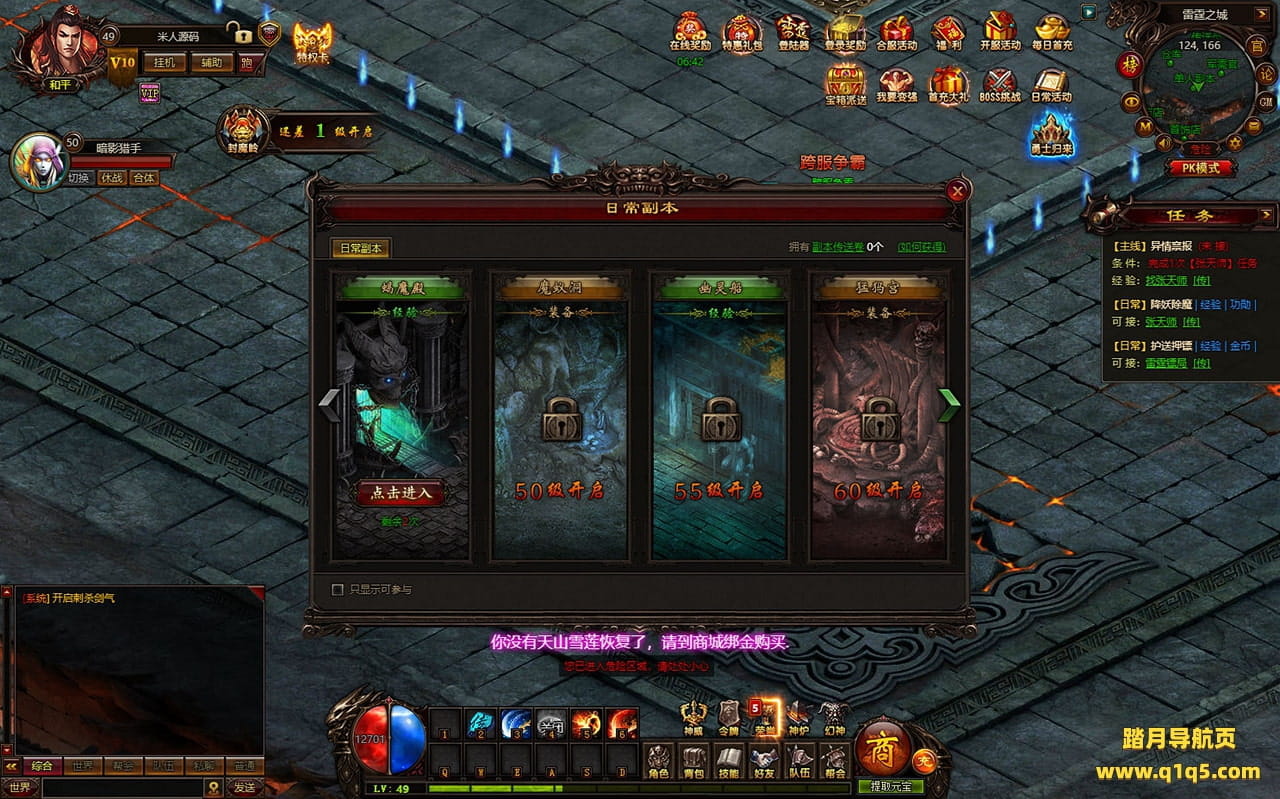
Task: Click the pet's 合体 merge button
Action: (144, 178)
